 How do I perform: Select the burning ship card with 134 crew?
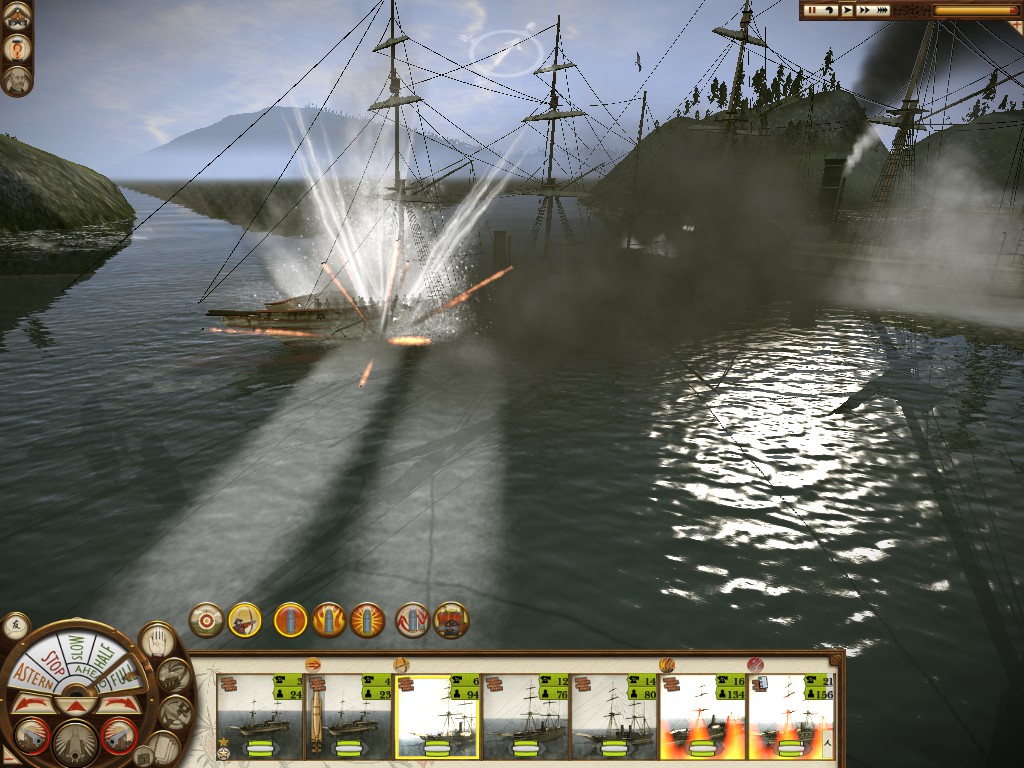(x=702, y=716)
